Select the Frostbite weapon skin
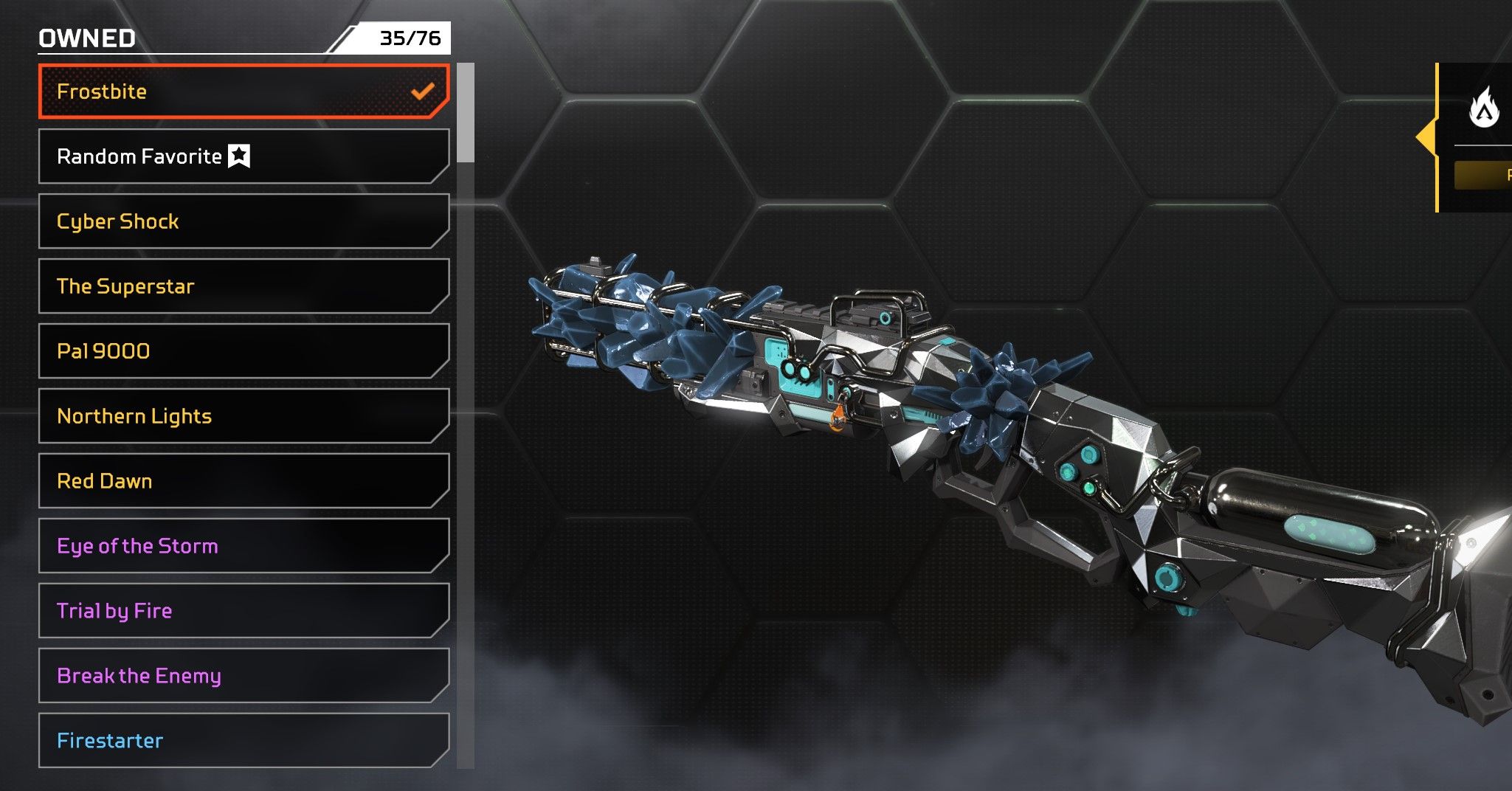This screenshot has height=791, width=1512. click(x=244, y=91)
